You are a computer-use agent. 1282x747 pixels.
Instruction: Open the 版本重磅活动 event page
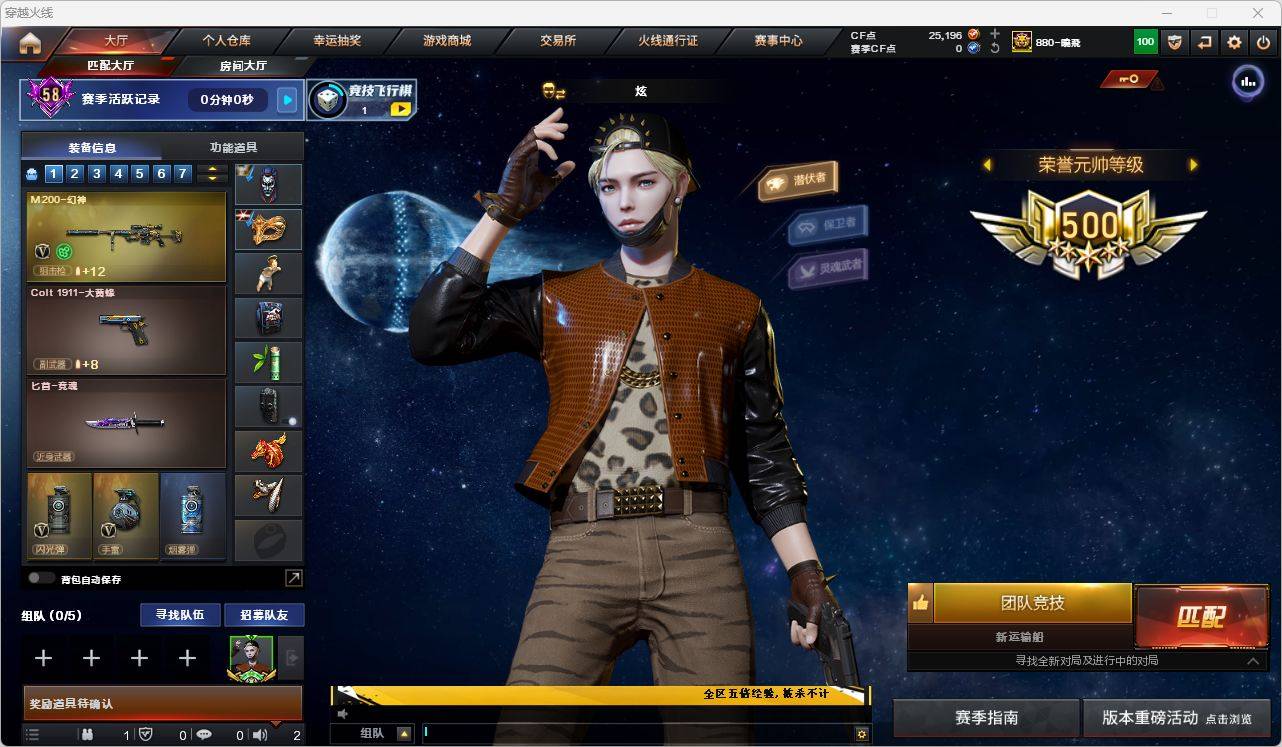point(1176,718)
